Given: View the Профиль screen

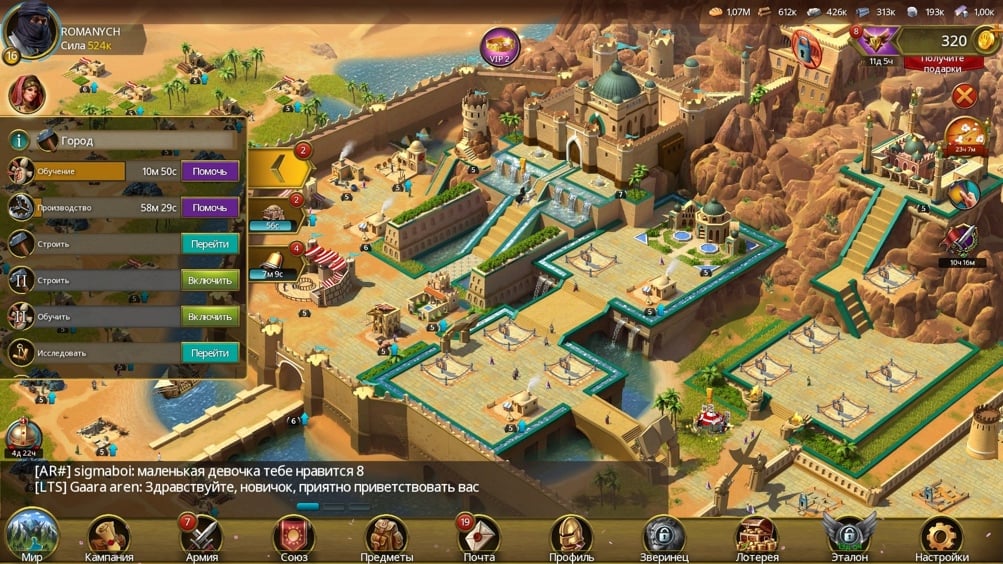Looking at the screenshot, I should click(x=571, y=537).
